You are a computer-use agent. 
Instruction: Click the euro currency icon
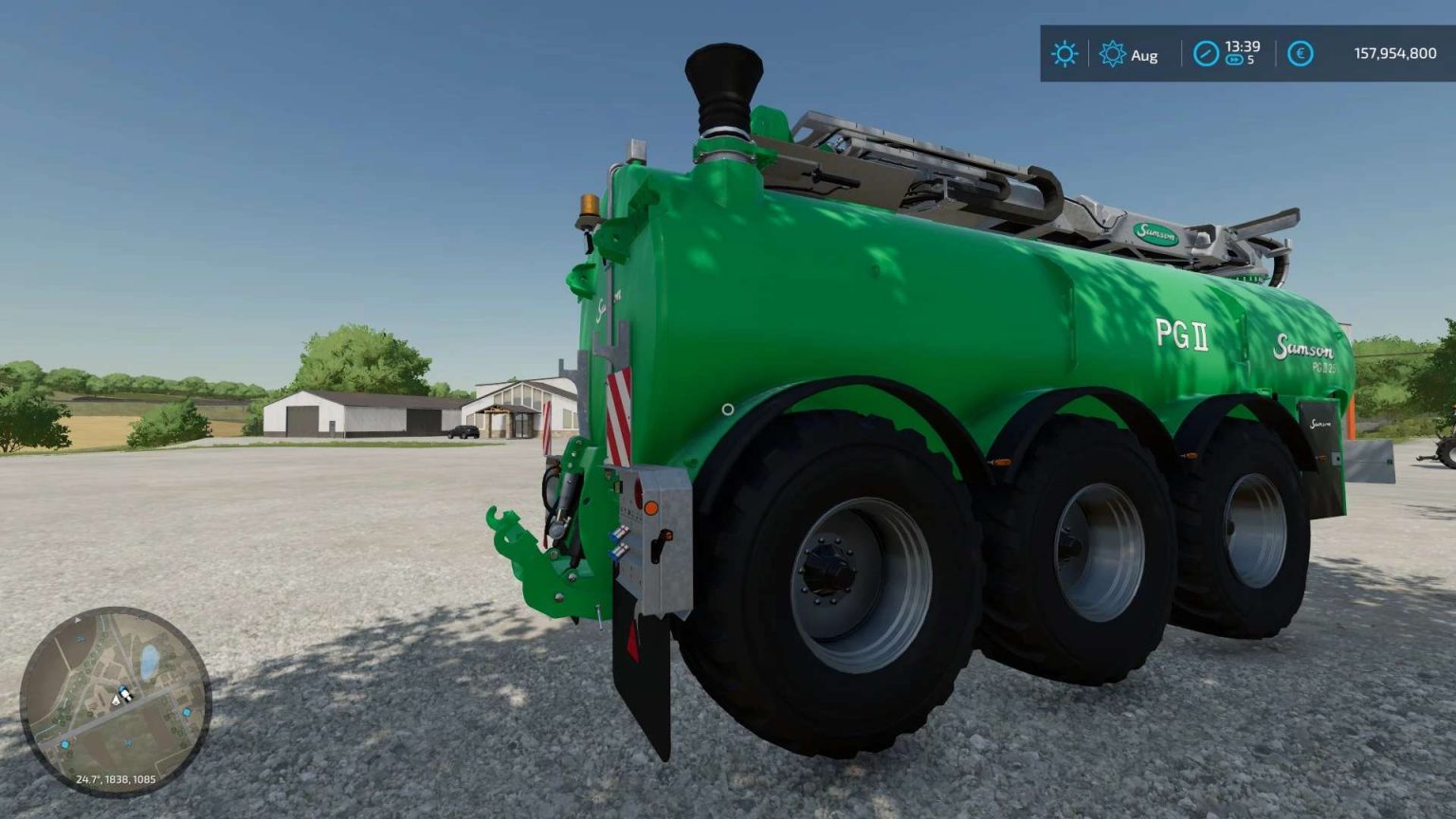[1300, 55]
